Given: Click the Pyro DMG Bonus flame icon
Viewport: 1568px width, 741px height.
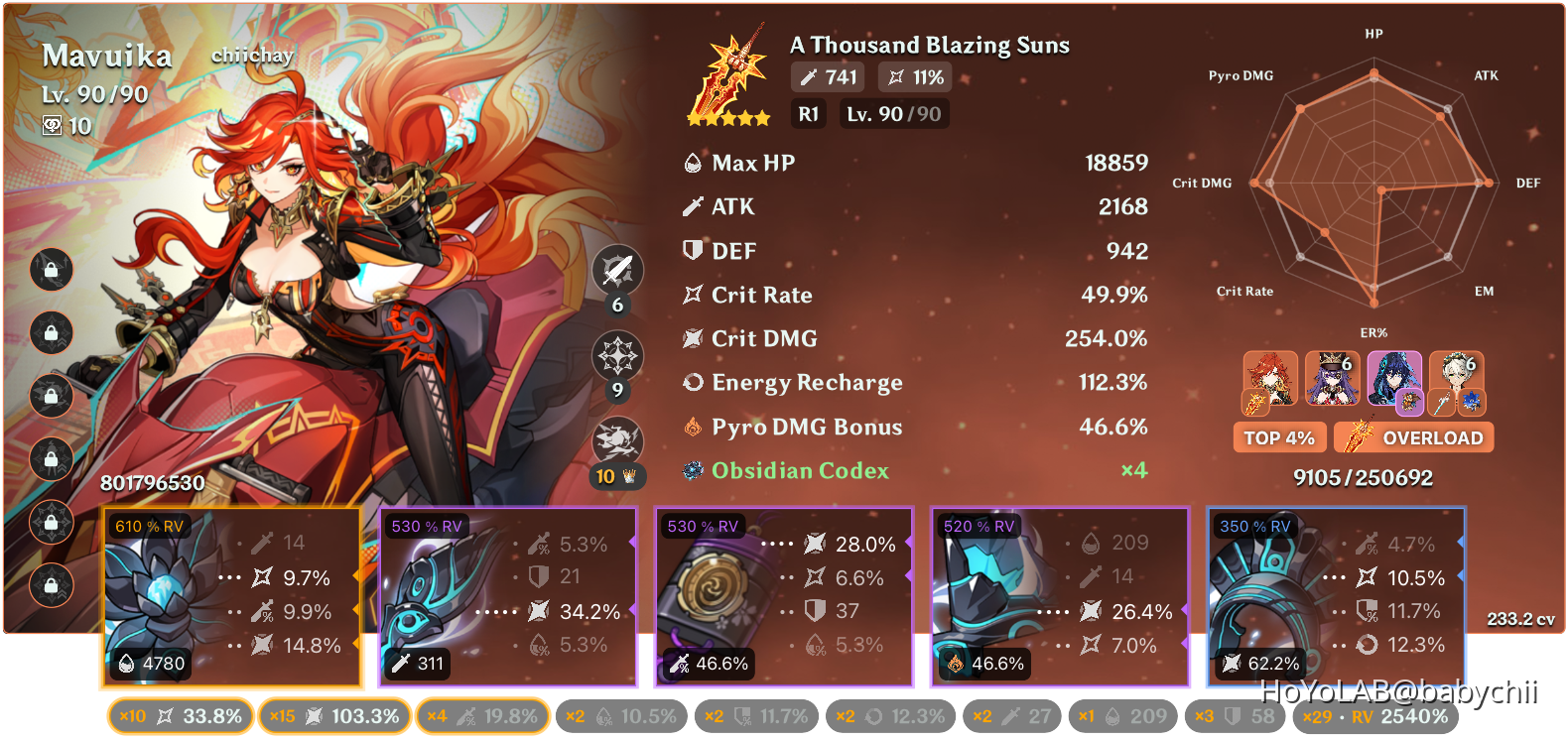Looking at the screenshot, I should pos(693,427).
